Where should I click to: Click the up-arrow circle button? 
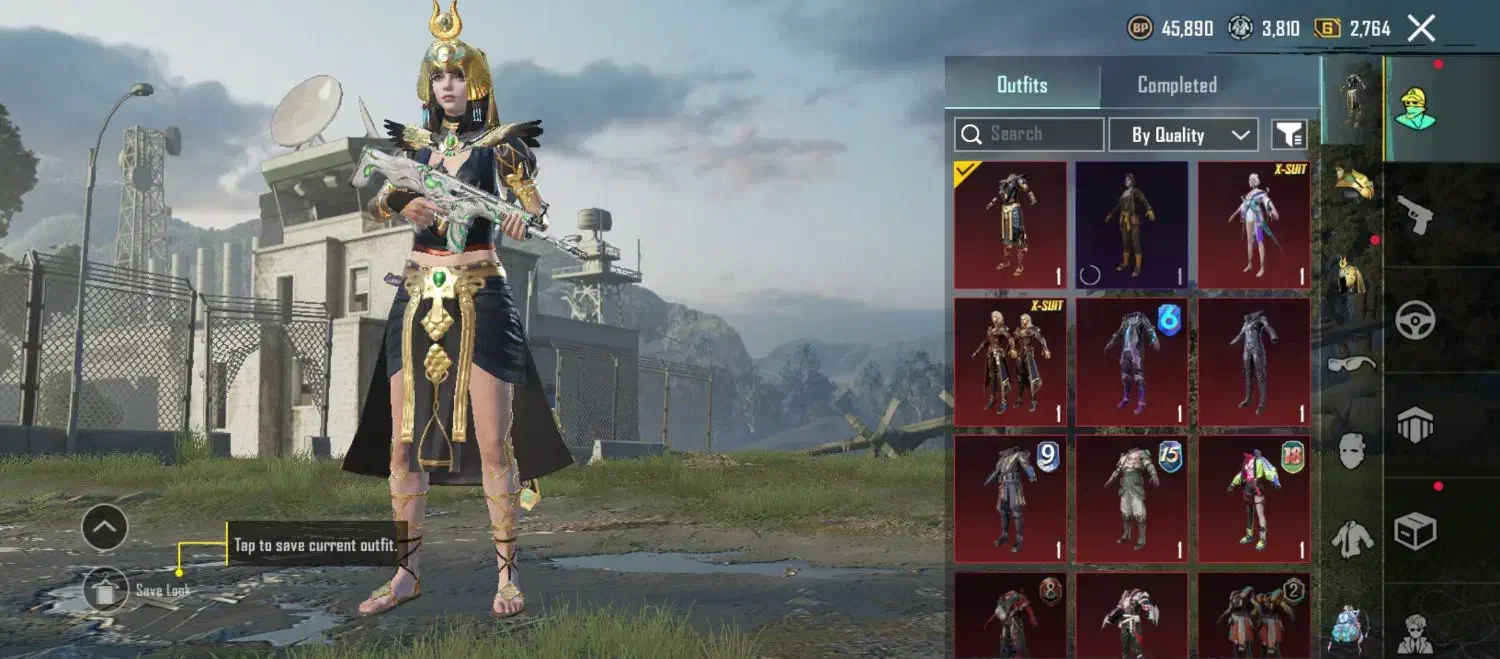tap(105, 527)
